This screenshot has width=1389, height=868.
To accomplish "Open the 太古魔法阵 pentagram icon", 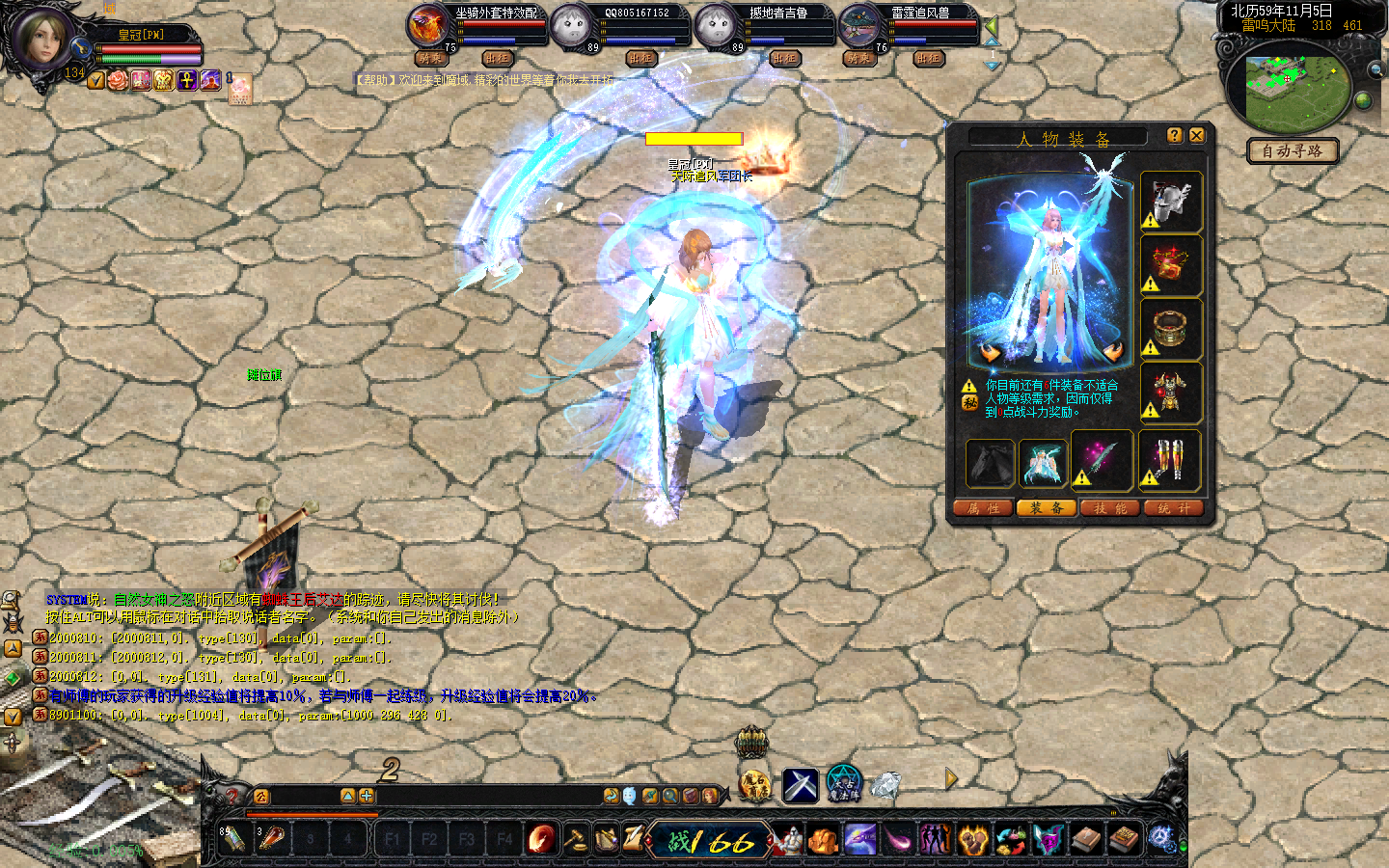I will point(843,784).
